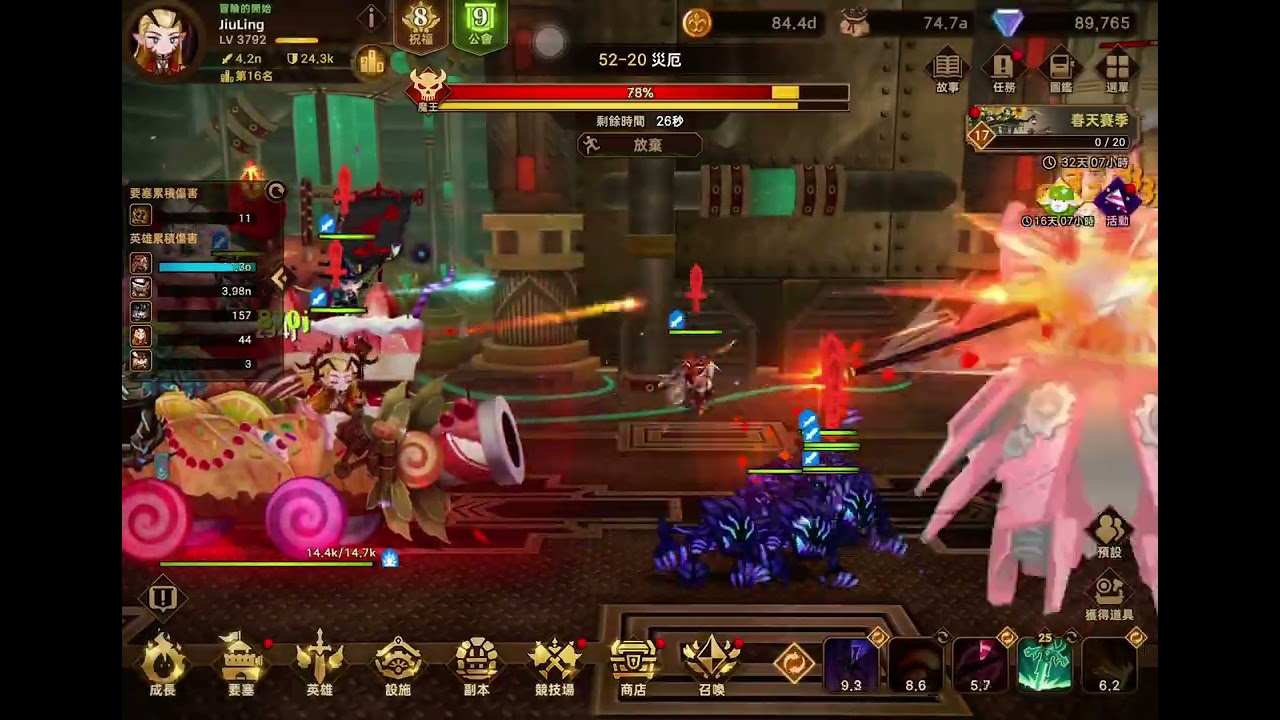Give up the boss fight (放棄)
This screenshot has width=1280, height=720.
point(639,145)
